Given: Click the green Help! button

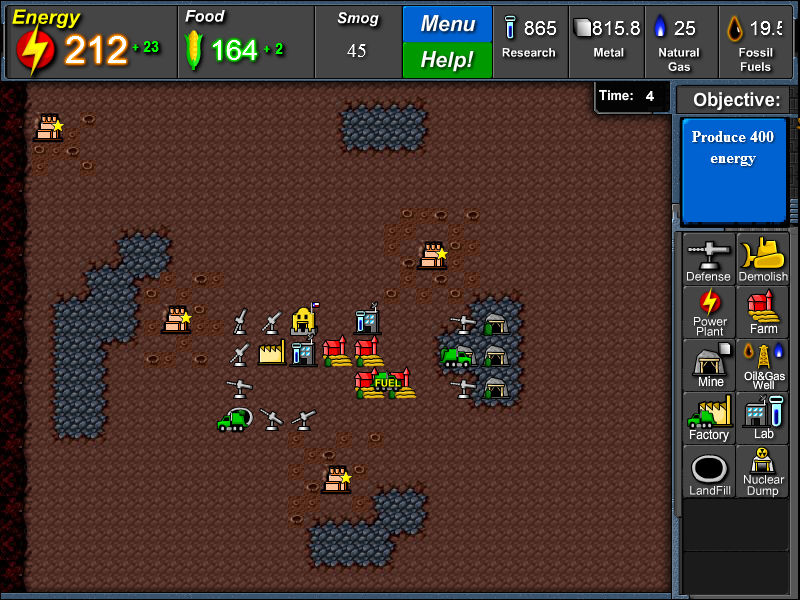Looking at the screenshot, I should click(x=447, y=60).
